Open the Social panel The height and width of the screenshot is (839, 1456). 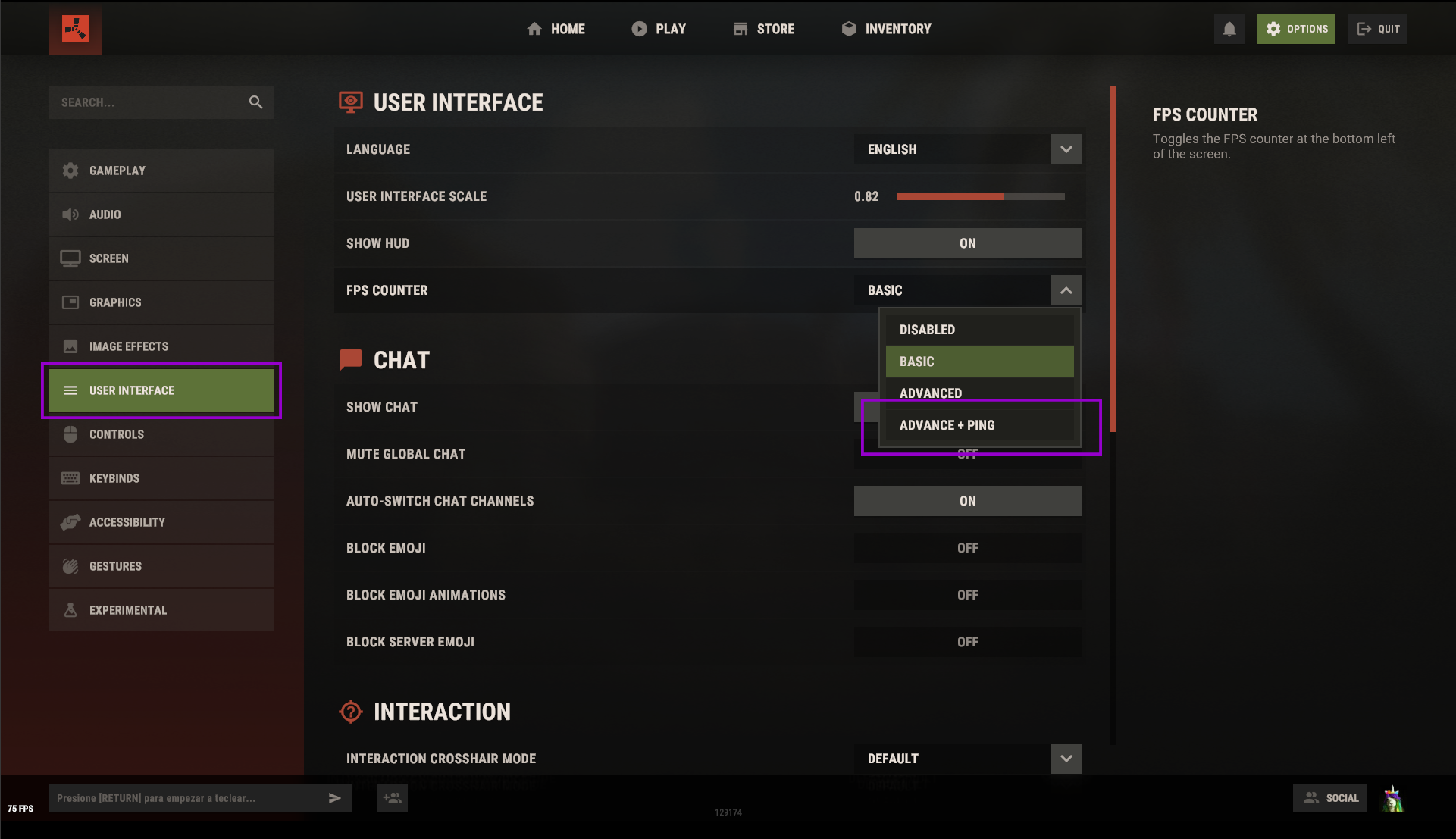1329,797
